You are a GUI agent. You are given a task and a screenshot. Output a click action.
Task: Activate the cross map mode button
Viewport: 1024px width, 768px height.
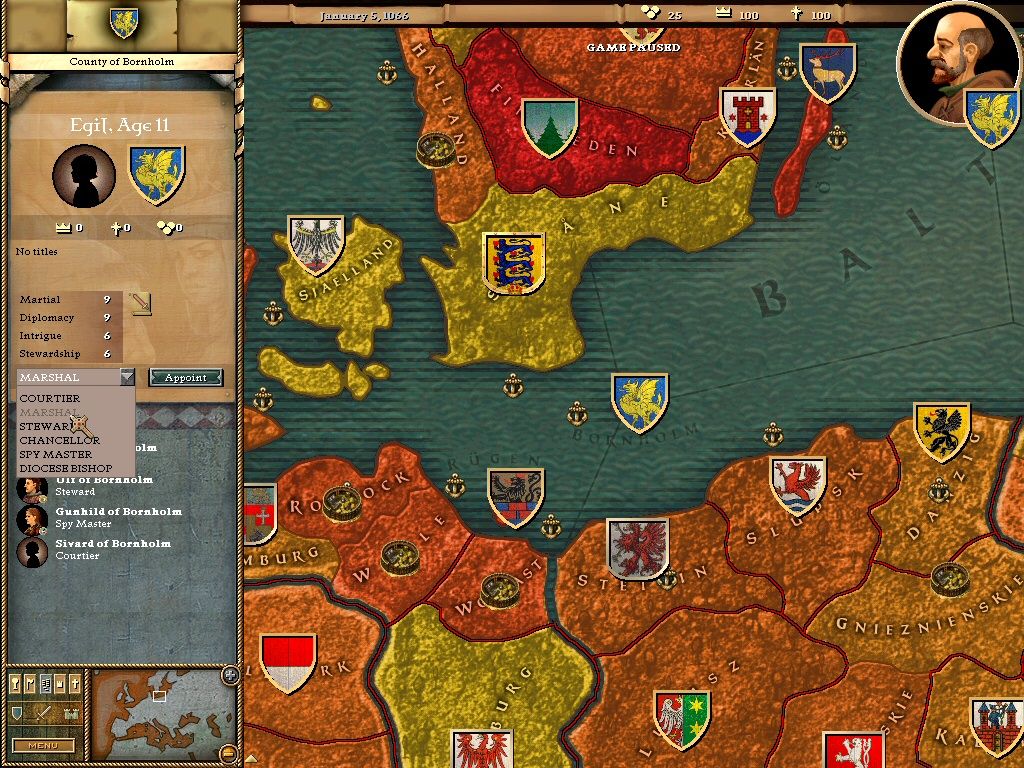(x=76, y=685)
